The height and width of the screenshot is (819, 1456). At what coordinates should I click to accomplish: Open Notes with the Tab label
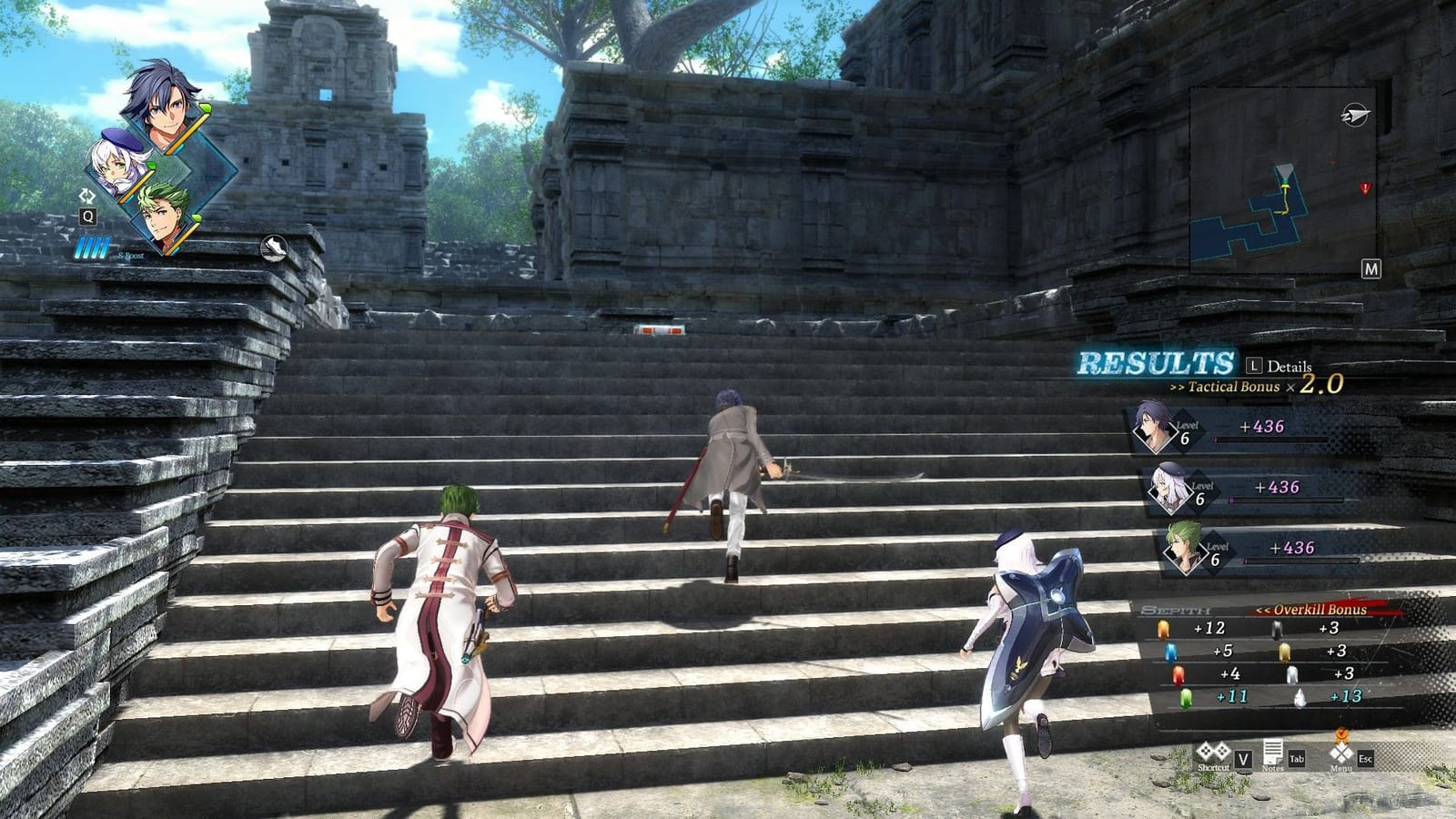[1297, 759]
